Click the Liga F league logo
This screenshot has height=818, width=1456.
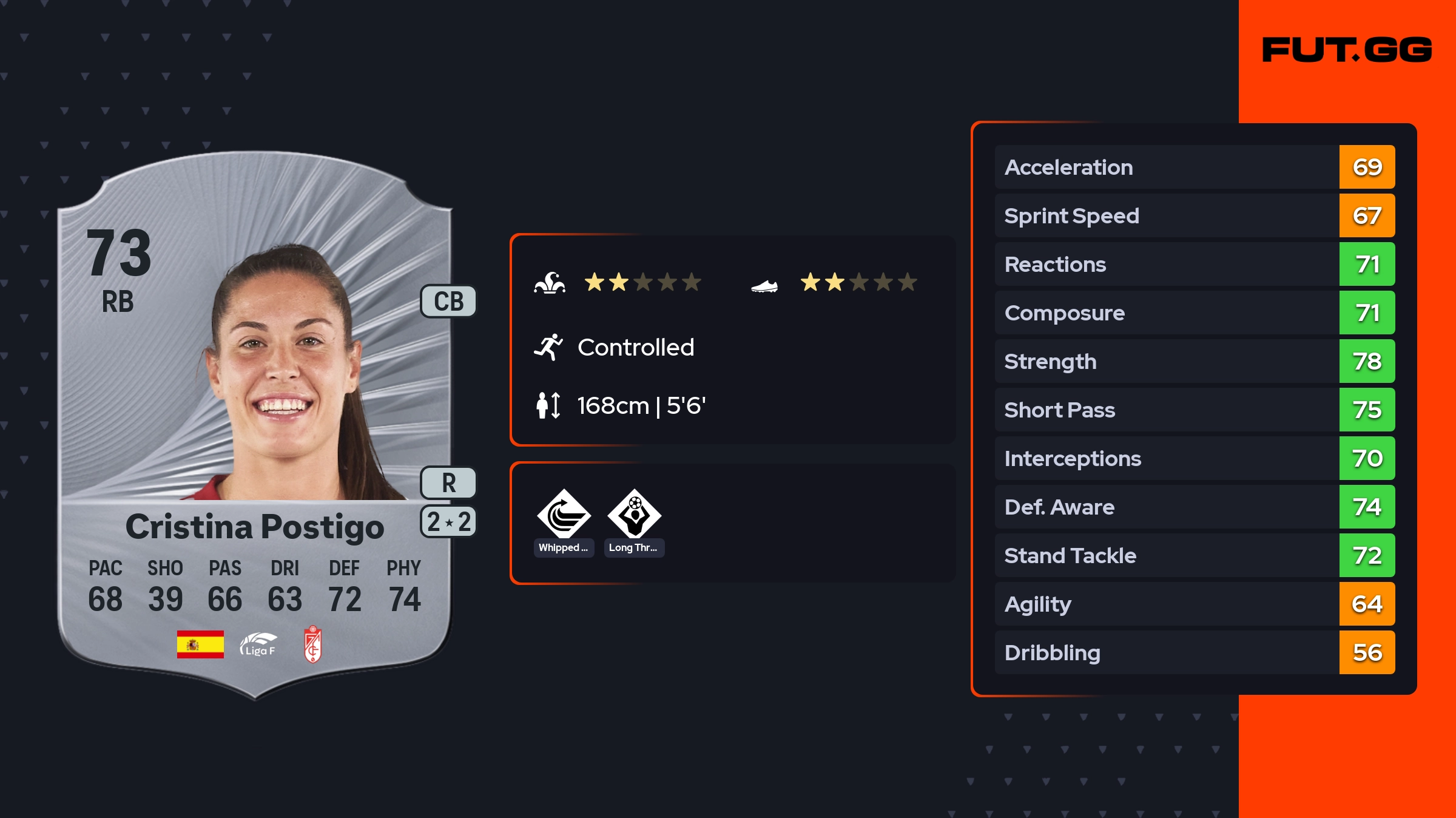(258, 644)
